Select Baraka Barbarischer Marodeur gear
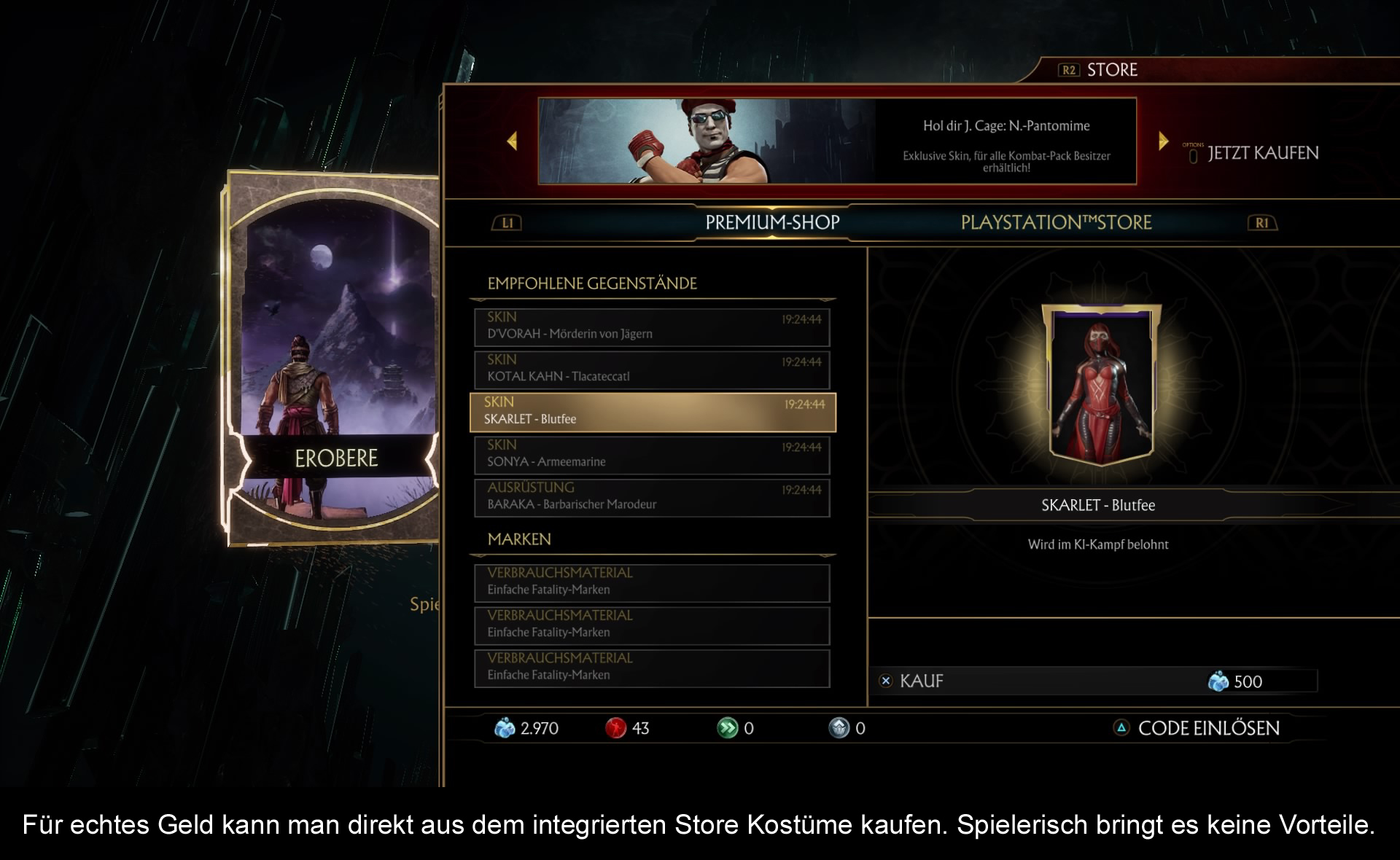This screenshot has width=1400, height=860. point(651,497)
